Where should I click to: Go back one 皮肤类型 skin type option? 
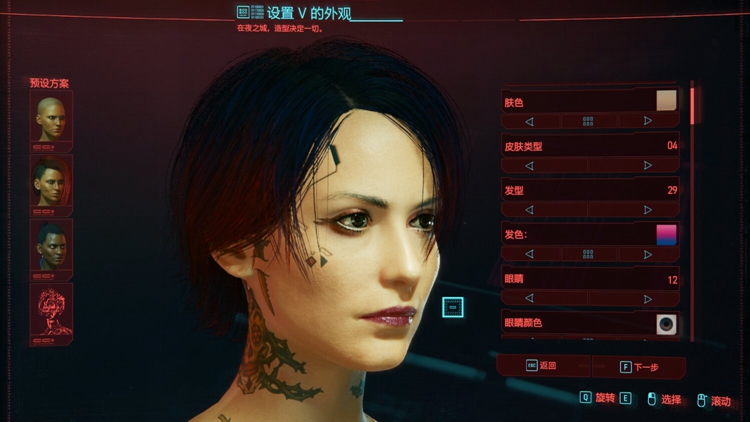[x=529, y=165]
